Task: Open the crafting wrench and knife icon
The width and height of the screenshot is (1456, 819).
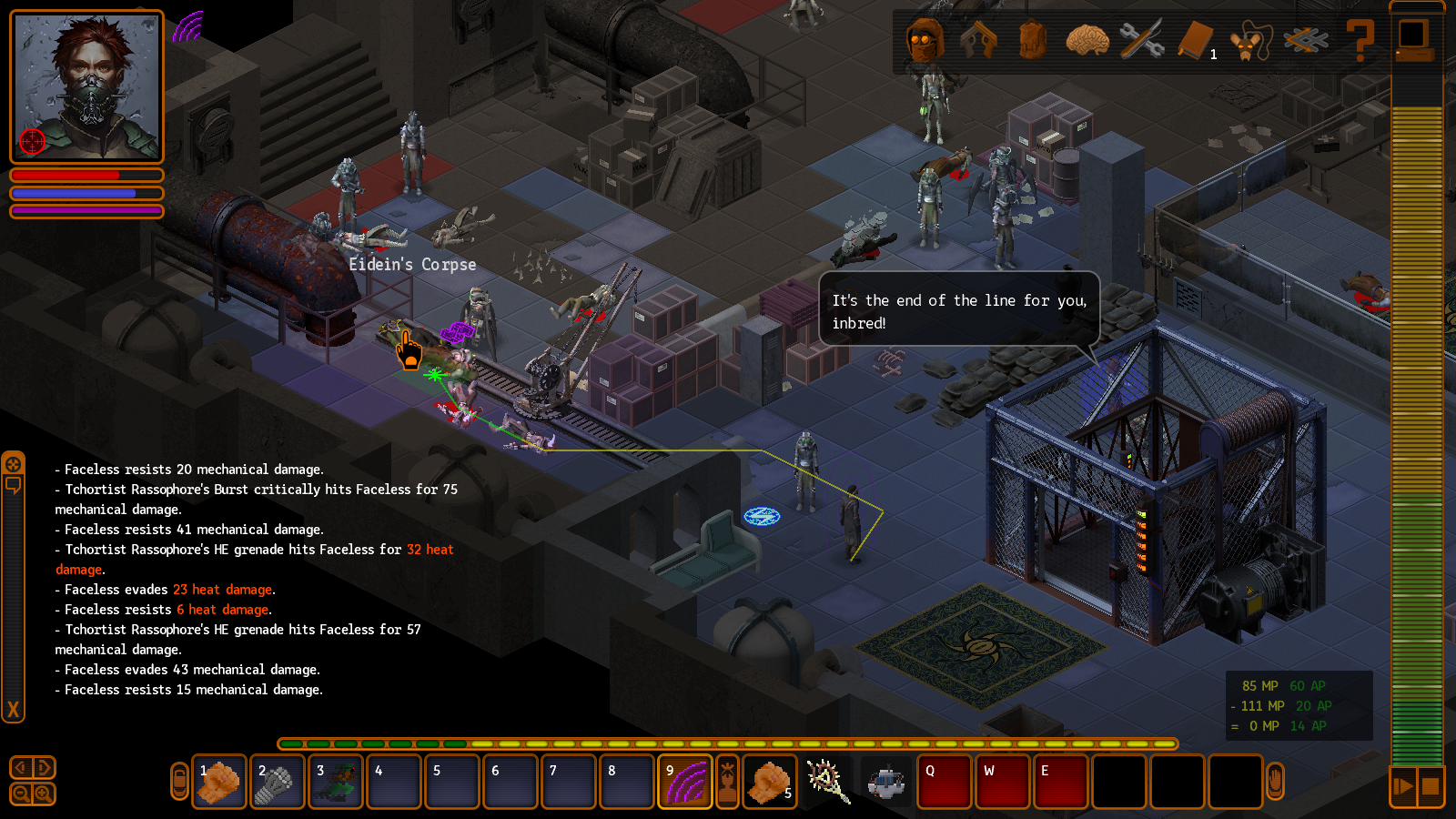Action: [x=1141, y=41]
